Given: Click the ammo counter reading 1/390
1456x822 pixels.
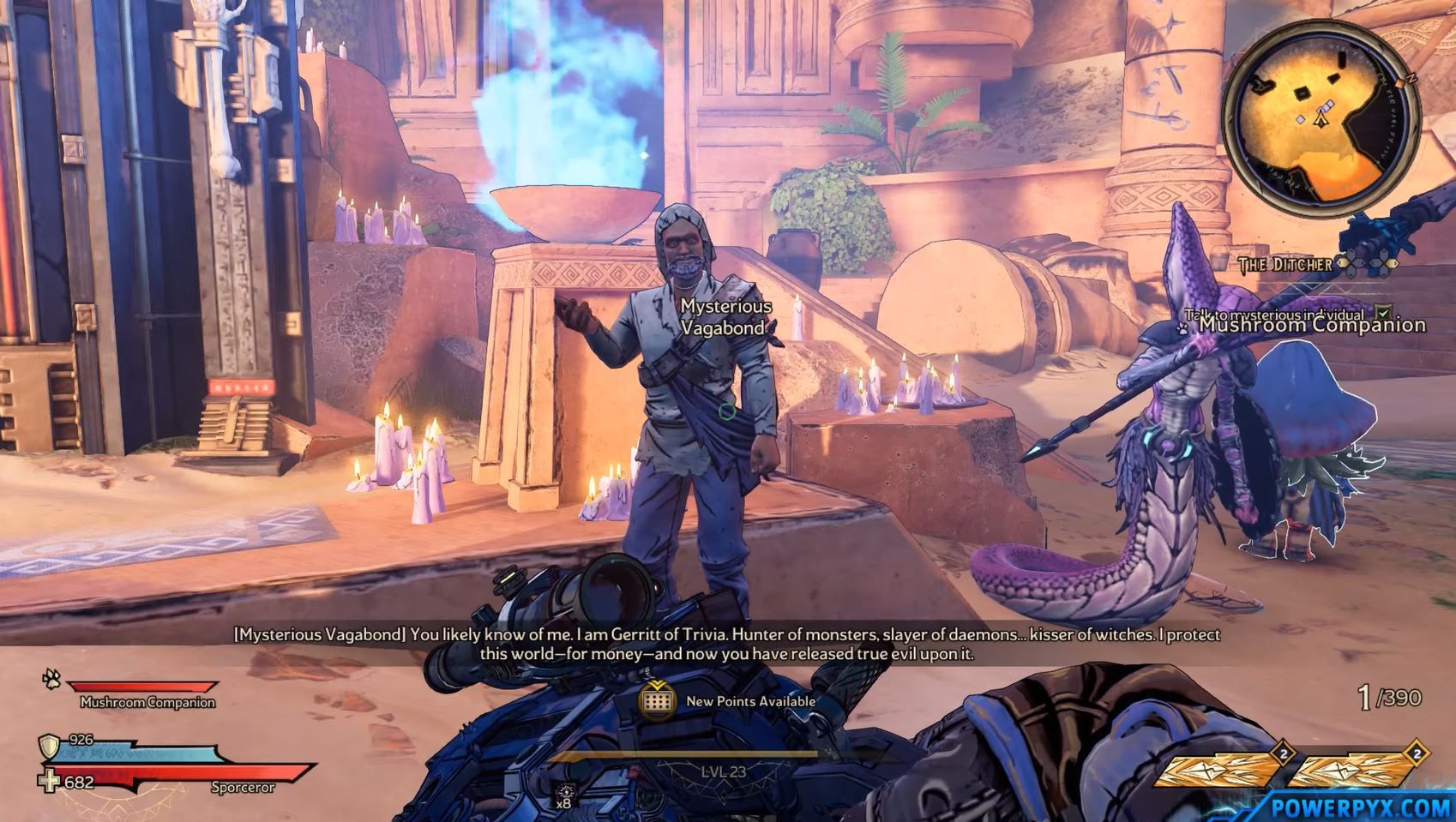Looking at the screenshot, I should click(x=1387, y=693).
